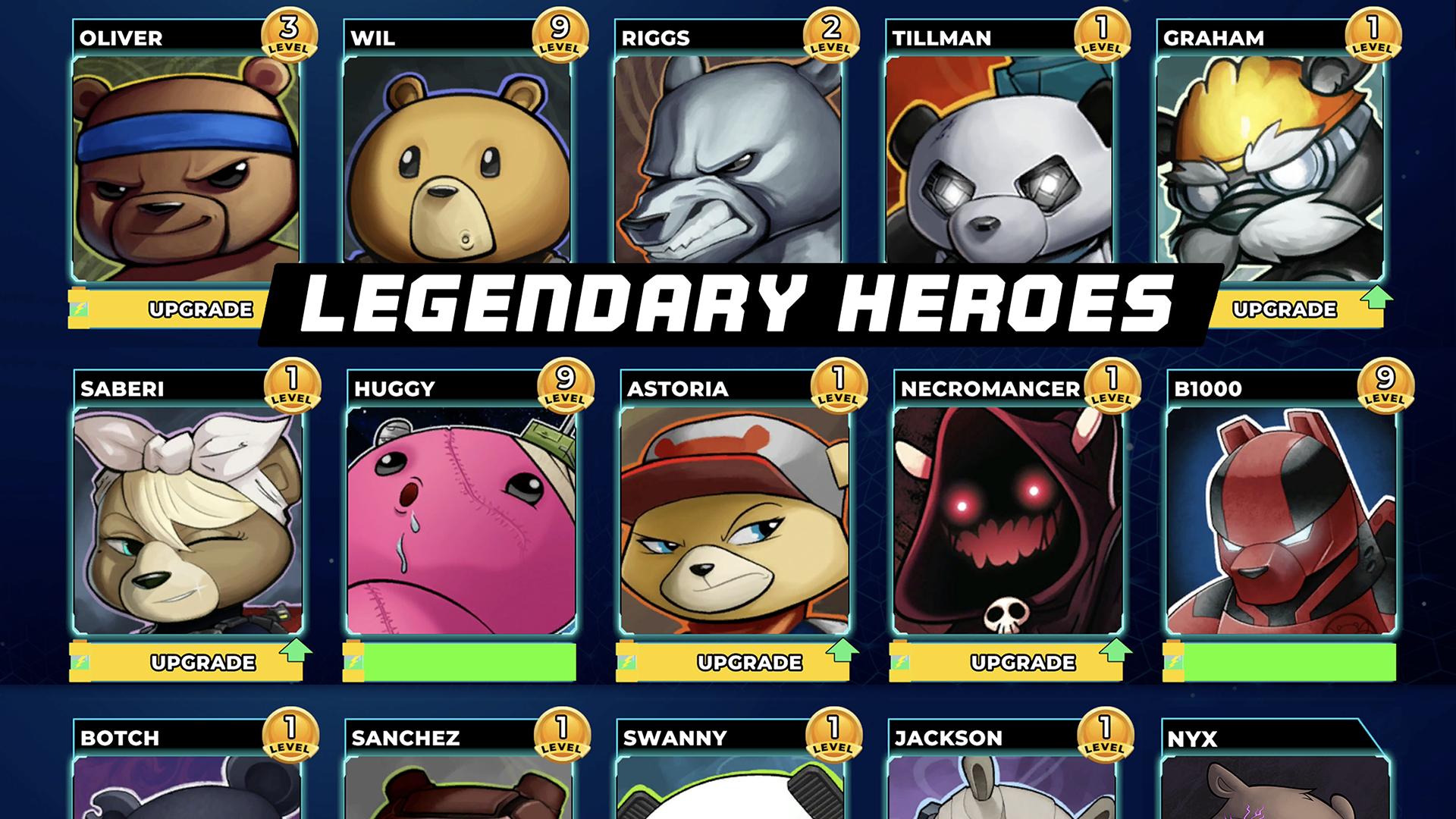Select Astoria's hero portrait

click(x=732, y=523)
